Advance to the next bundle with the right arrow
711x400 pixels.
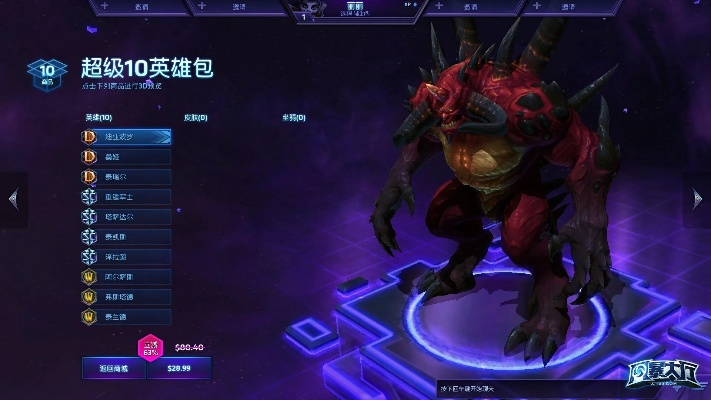[697, 199]
